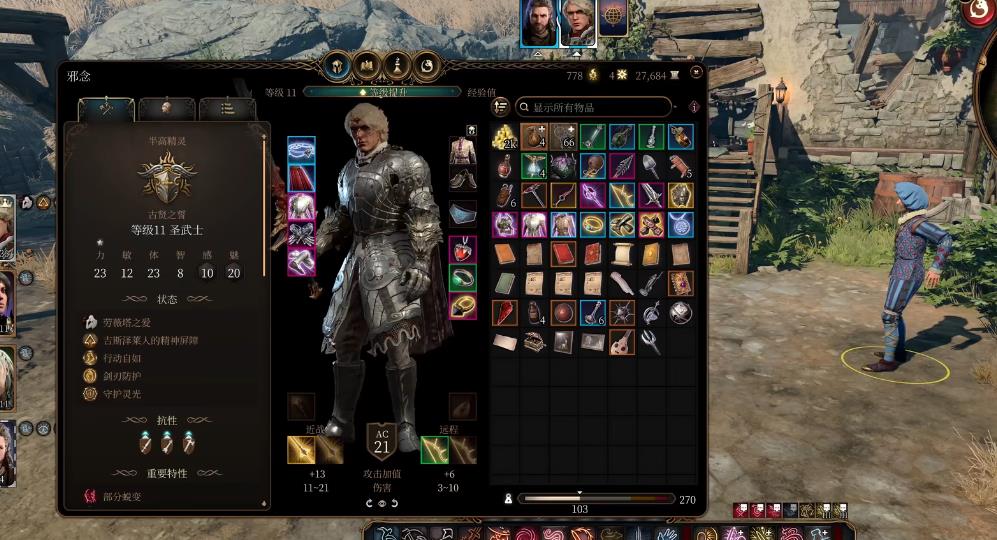Select the gold coins pile slot
997x540 pixels.
(x=504, y=137)
